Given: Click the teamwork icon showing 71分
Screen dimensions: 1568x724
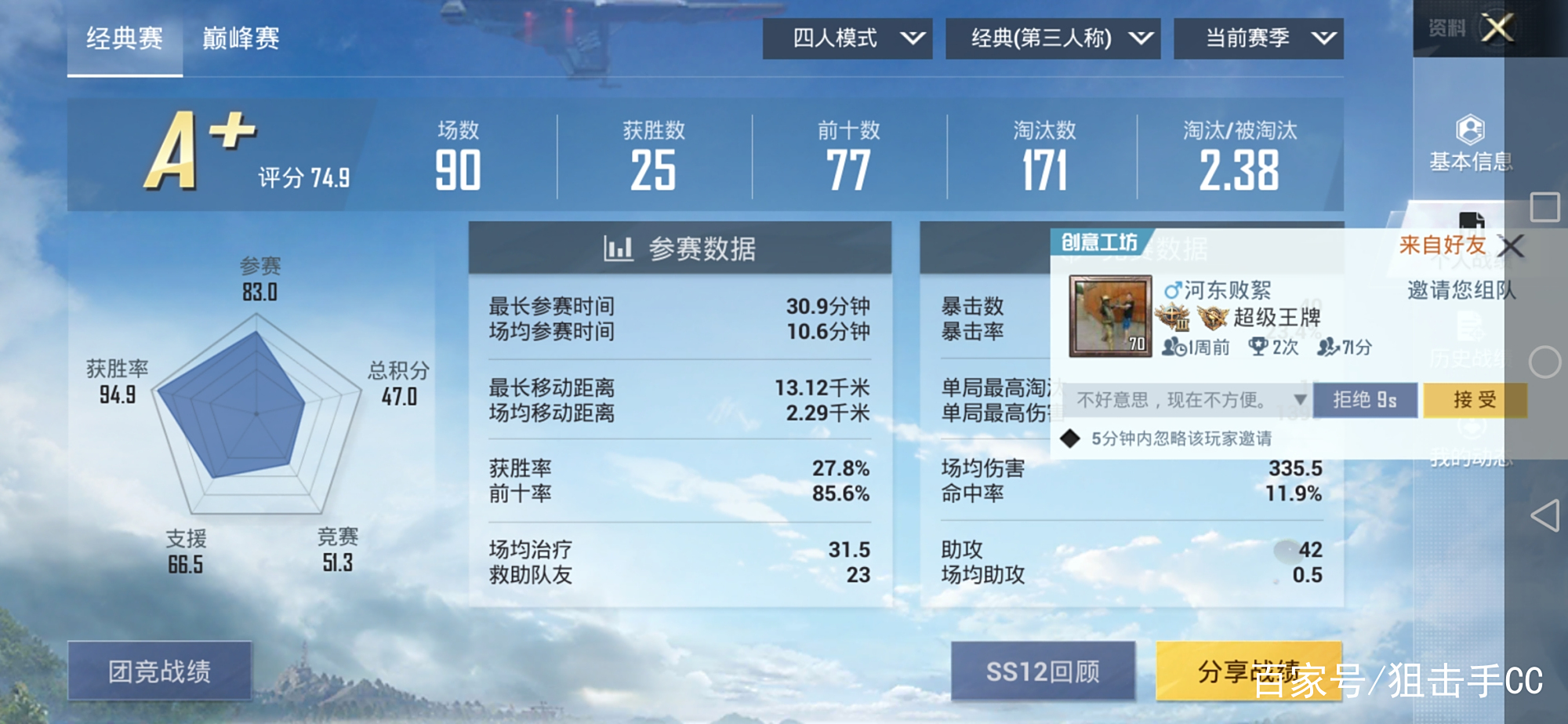Looking at the screenshot, I should (1330, 347).
